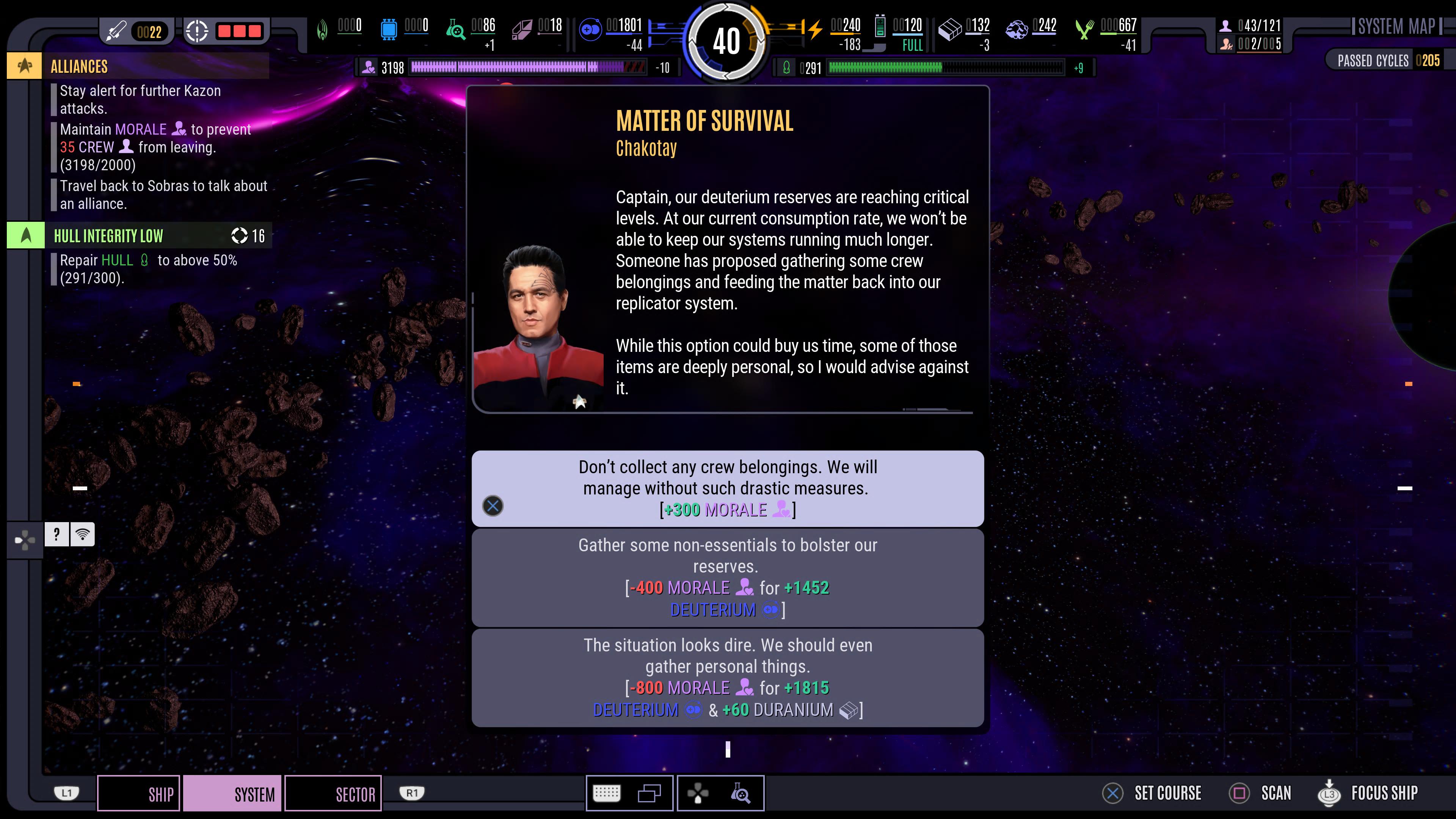Open the keyboard layout icon in bottom bar
This screenshot has height=819, width=1456.
point(607,794)
